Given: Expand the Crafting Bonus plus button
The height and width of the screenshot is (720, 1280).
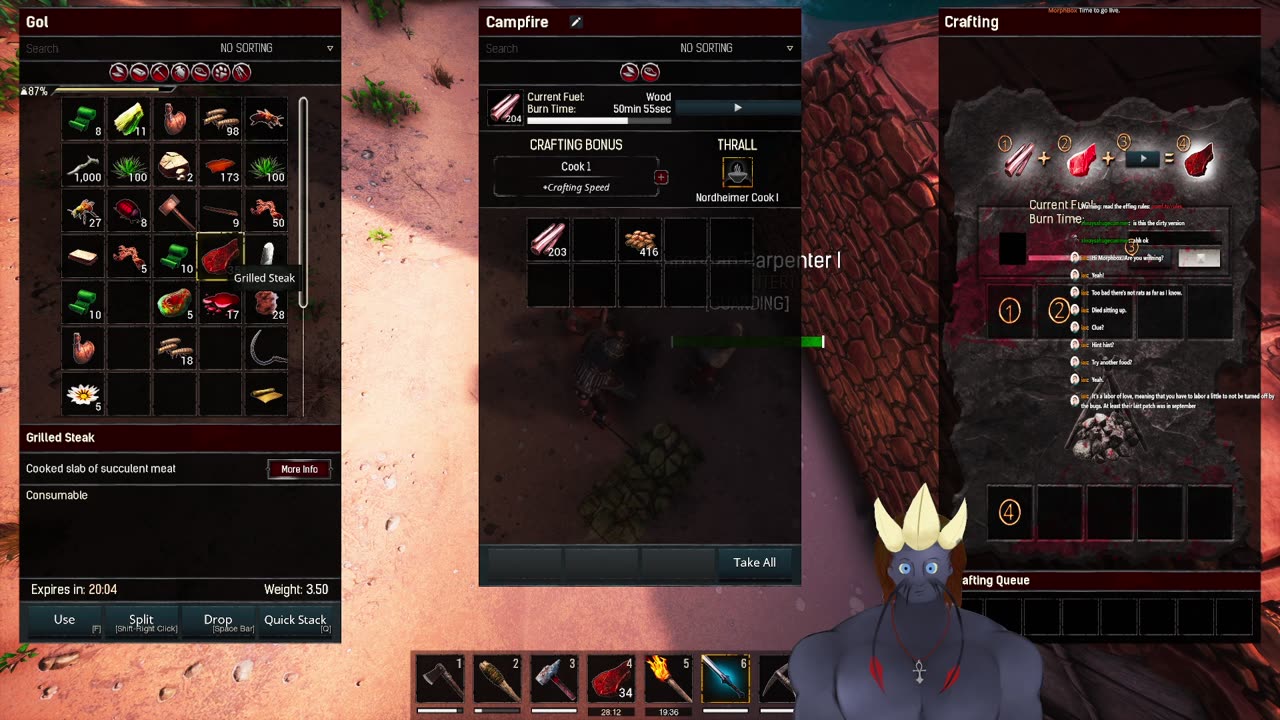Looking at the screenshot, I should (661, 177).
